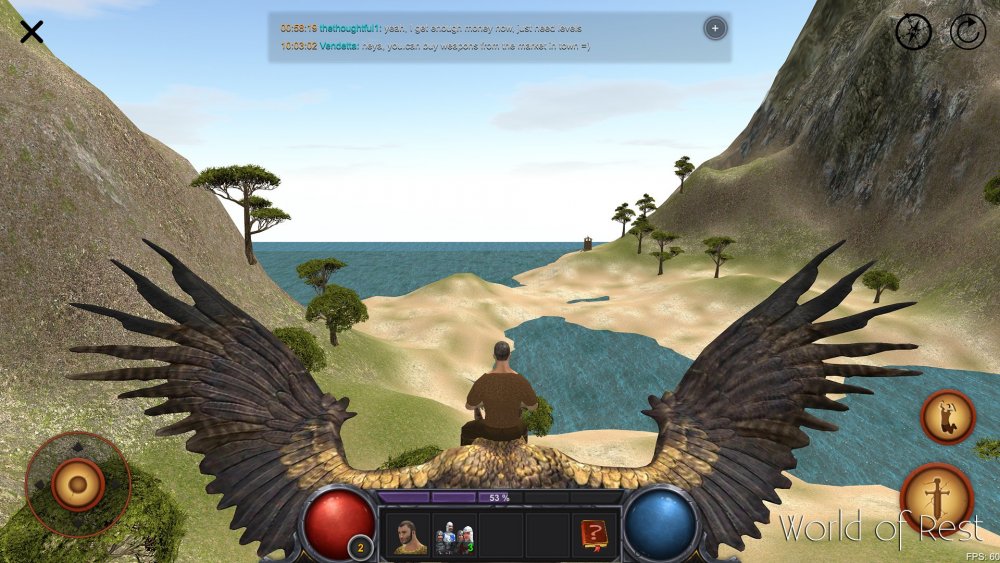
Task: Click the circular arrow refresh icon
Action: click(967, 32)
